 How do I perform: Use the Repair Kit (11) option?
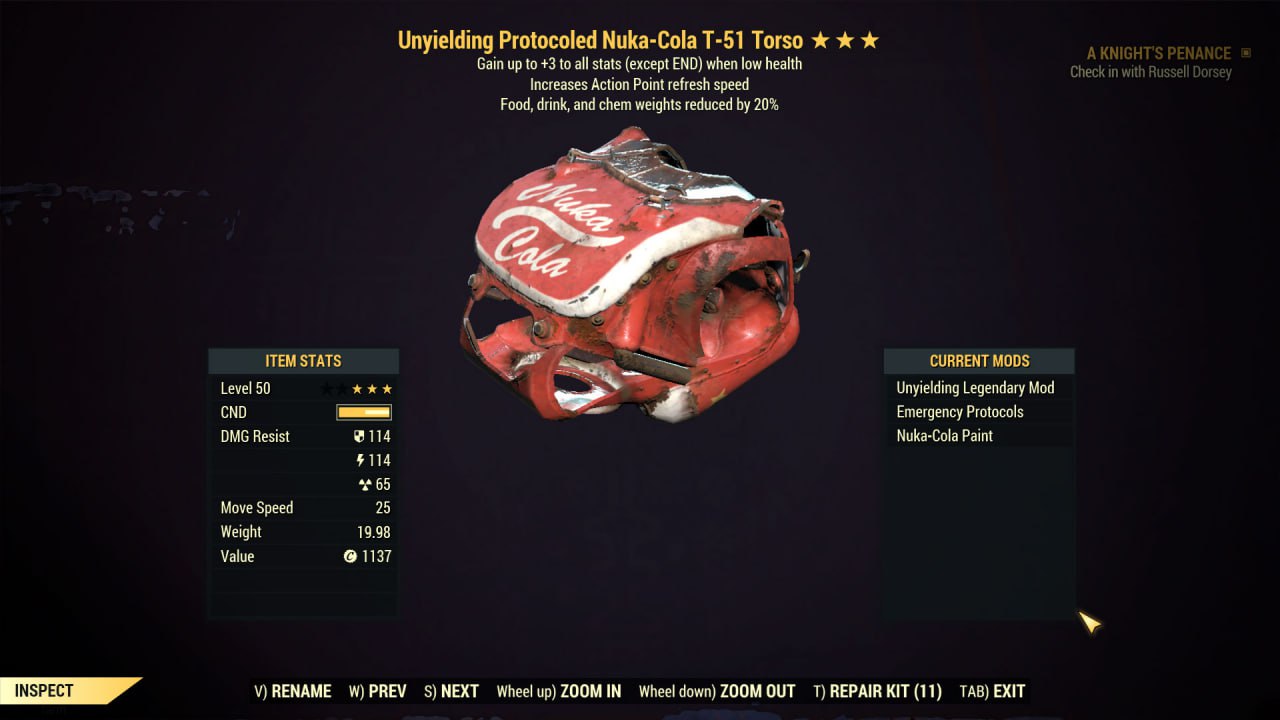pos(877,691)
